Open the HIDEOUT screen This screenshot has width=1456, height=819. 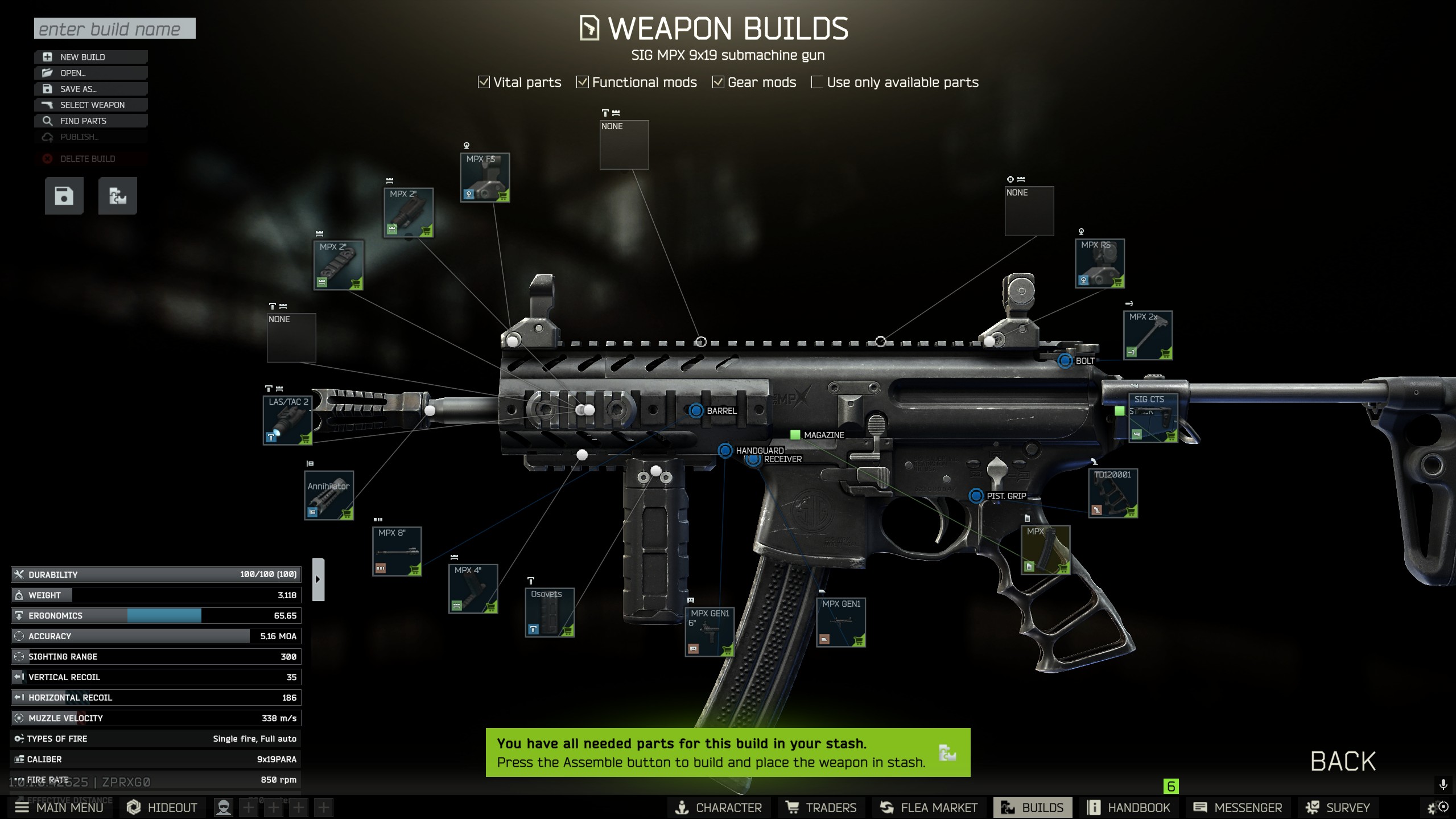[x=162, y=808]
